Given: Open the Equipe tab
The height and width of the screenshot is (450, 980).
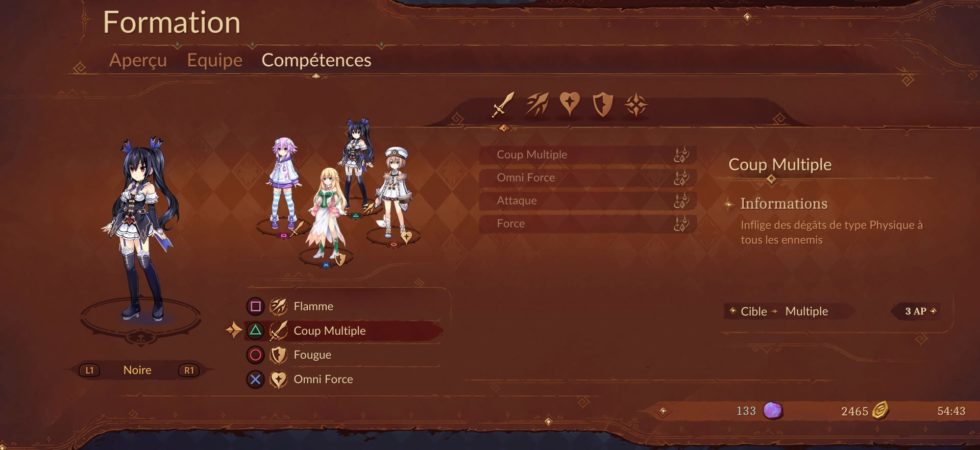Looking at the screenshot, I should [214, 60].
